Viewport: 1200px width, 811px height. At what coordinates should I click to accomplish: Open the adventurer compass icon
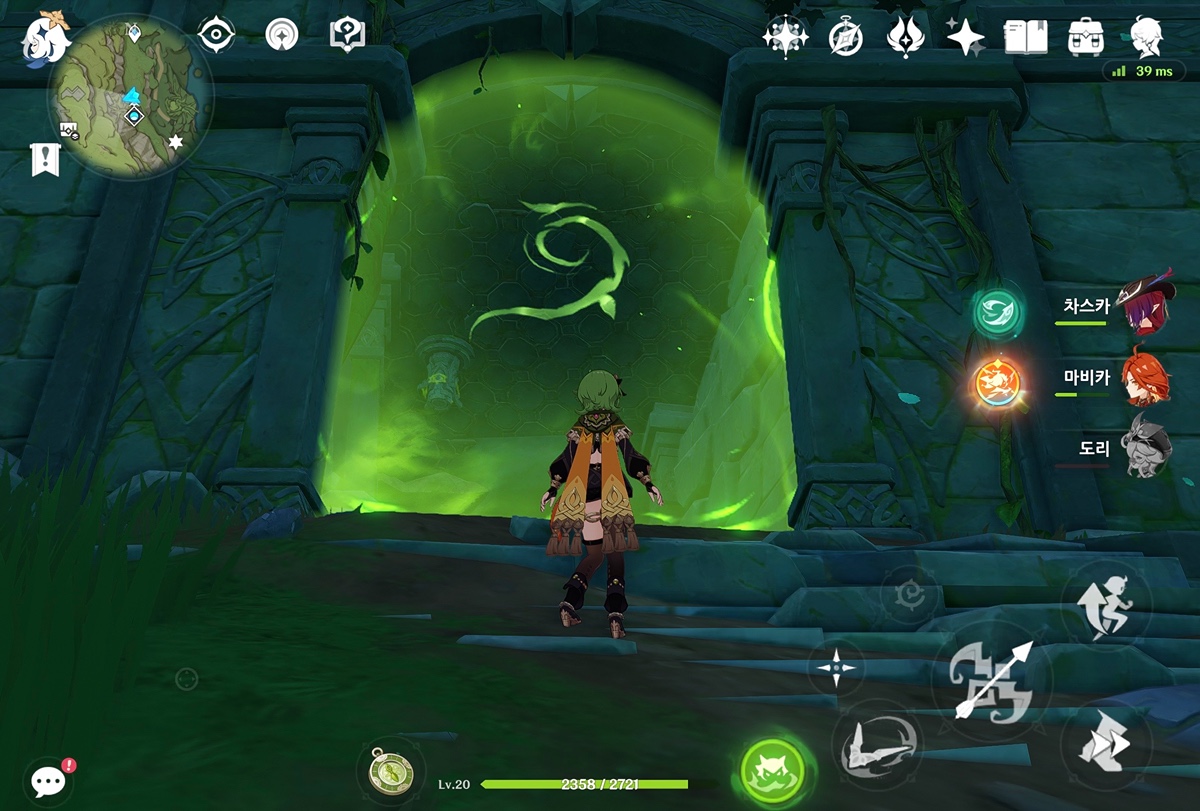(x=846, y=37)
